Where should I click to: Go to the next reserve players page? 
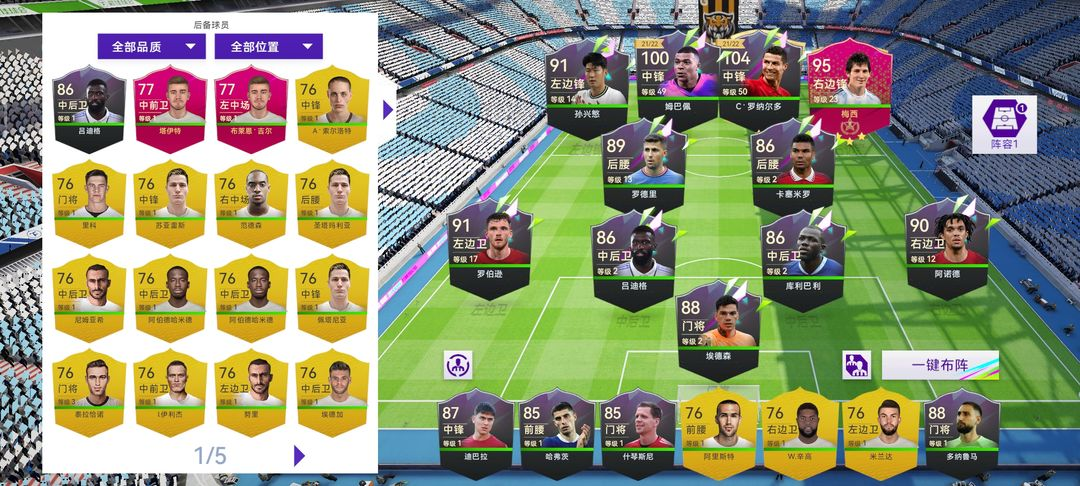point(299,455)
